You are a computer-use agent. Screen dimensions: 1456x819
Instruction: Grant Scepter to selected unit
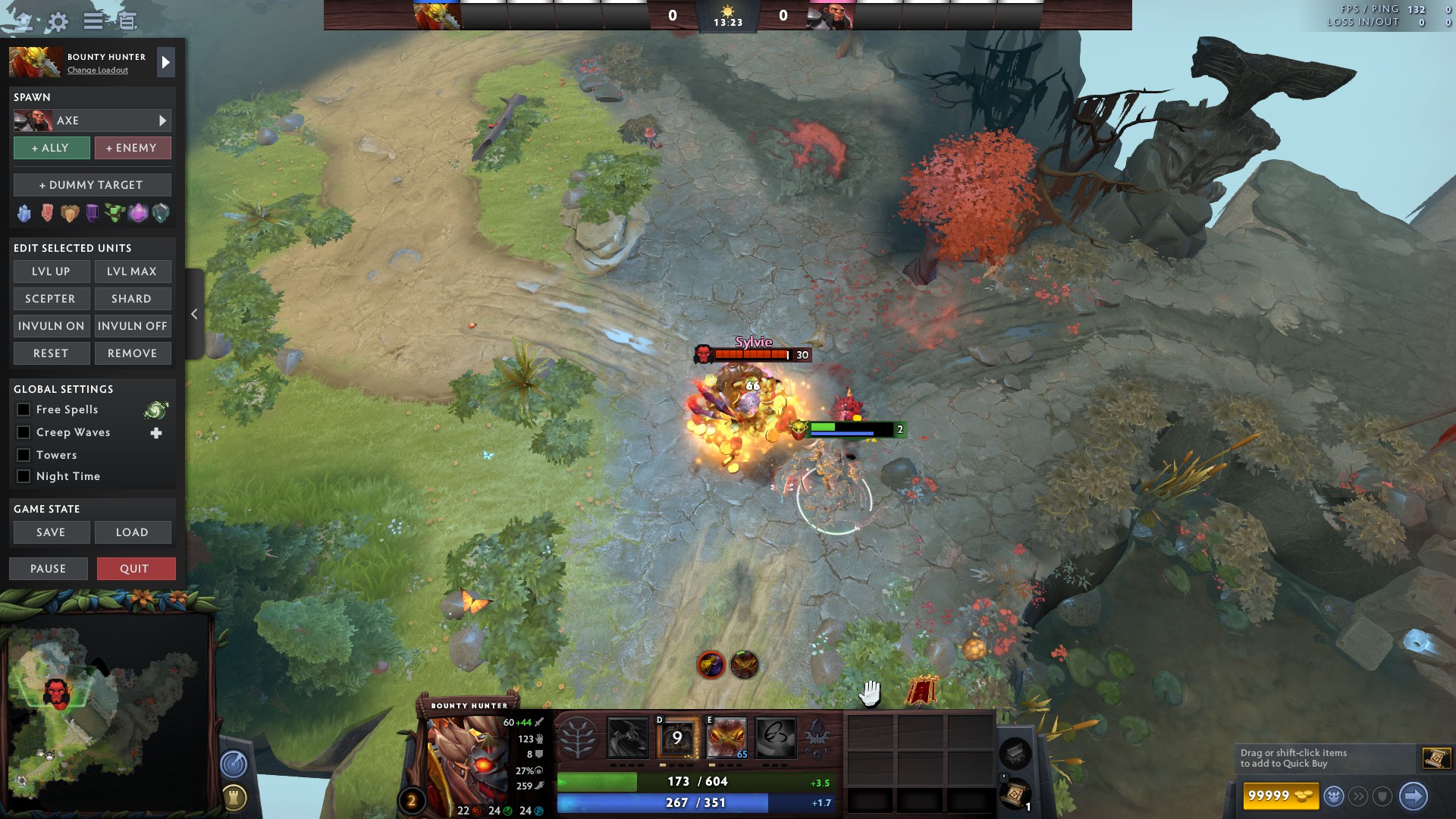52,299
